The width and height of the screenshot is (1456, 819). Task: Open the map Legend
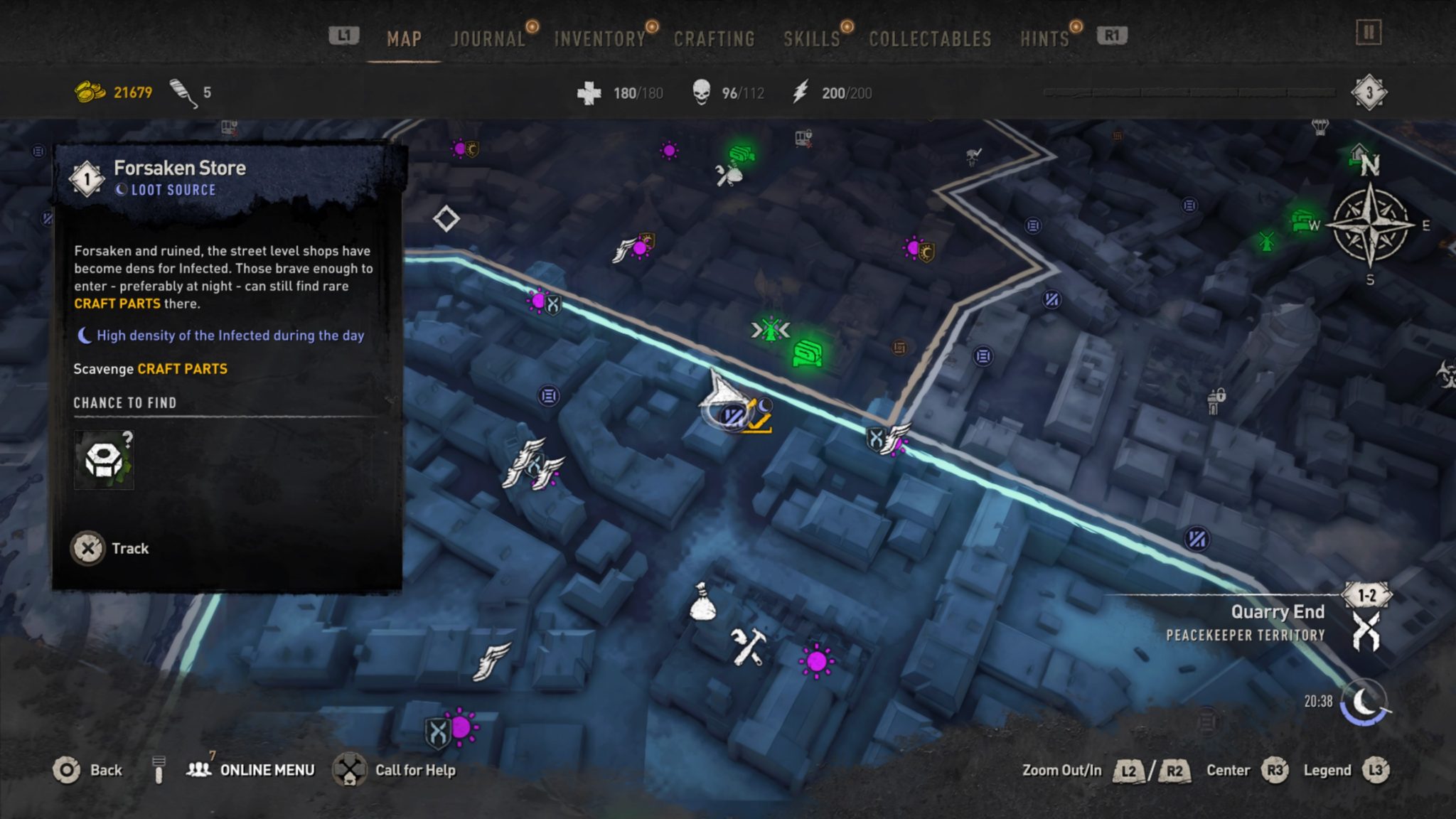[1325, 770]
